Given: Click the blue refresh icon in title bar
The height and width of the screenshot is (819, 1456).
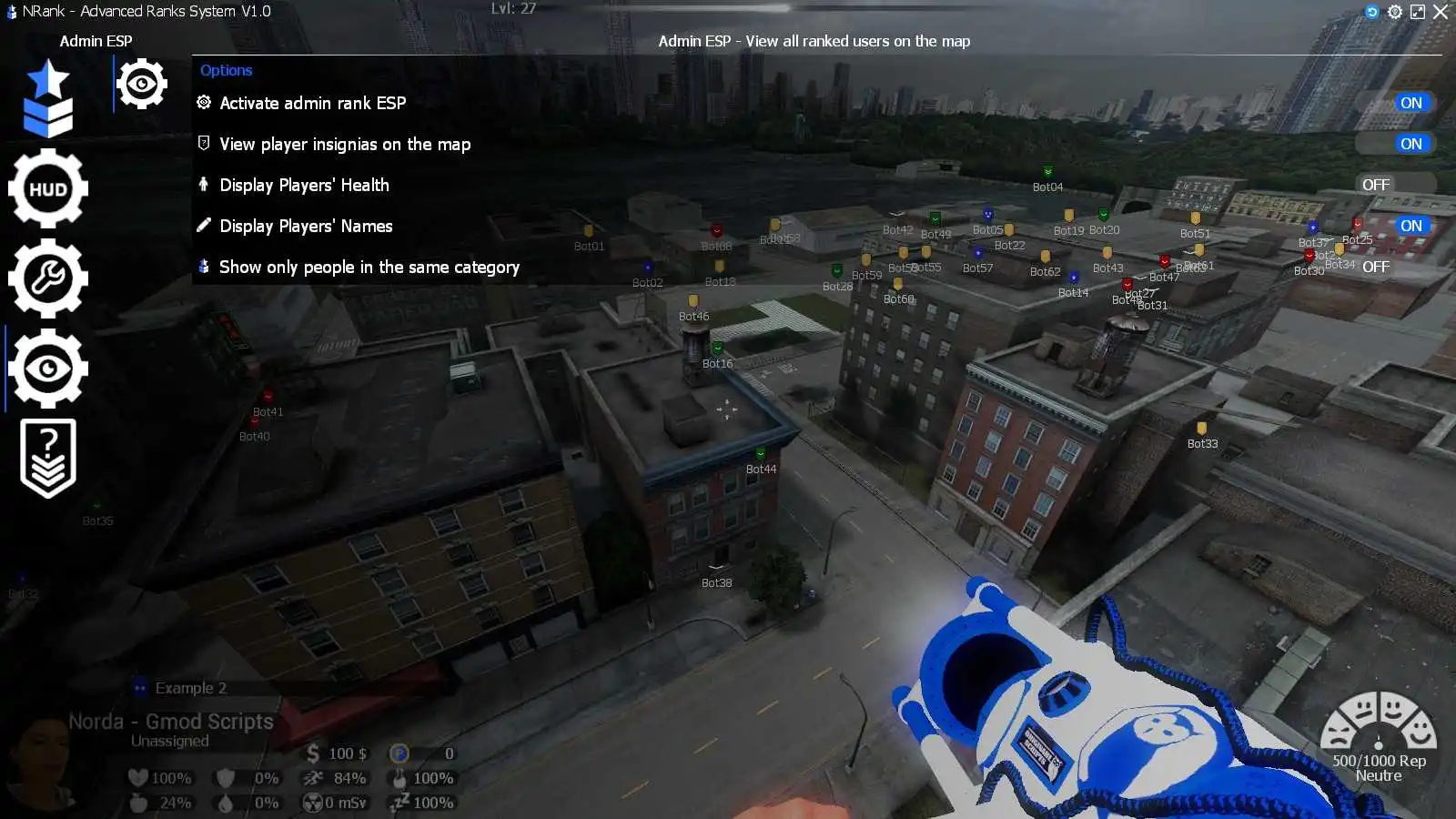Looking at the screenshot, I should tap(1372, 12).
